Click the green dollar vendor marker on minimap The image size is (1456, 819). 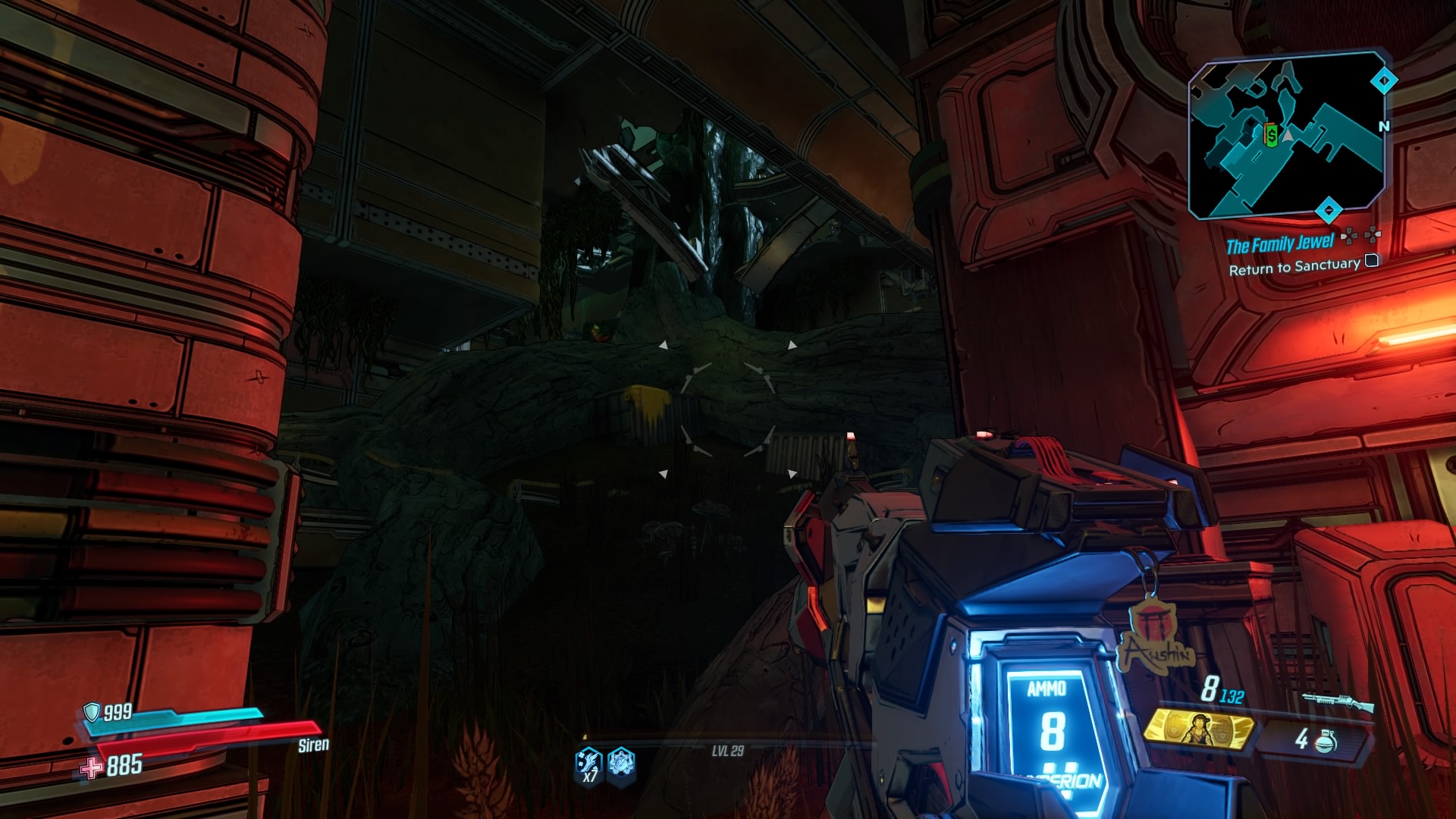1272,135
